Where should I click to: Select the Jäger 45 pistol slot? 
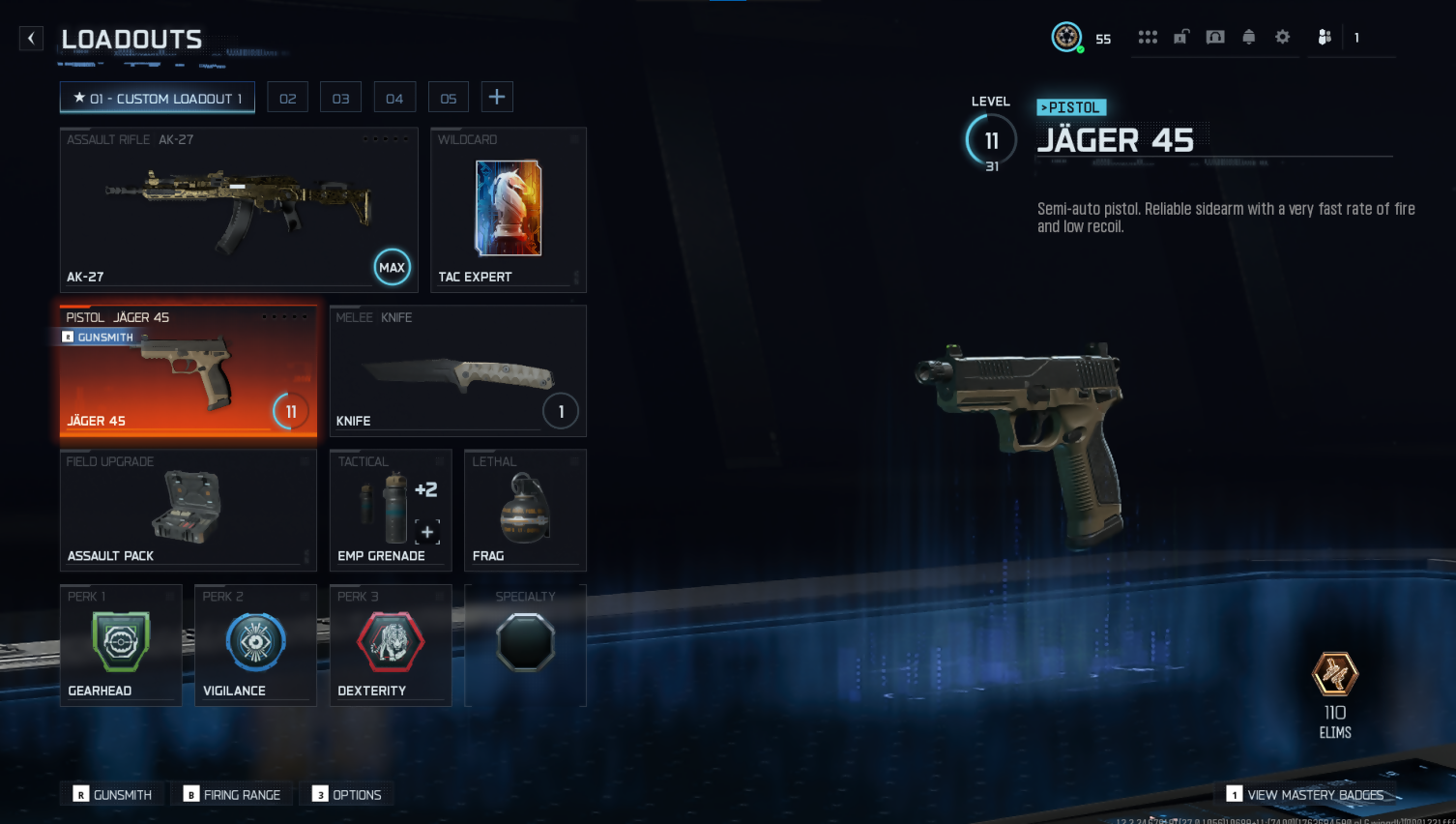tap(189, 371)
